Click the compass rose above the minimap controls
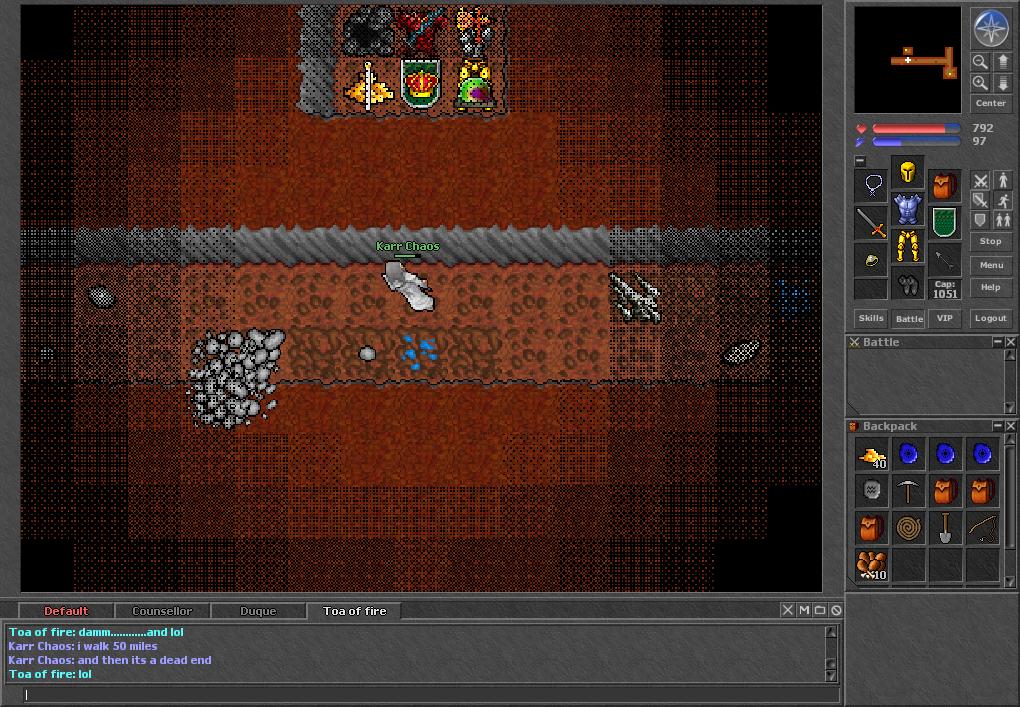Screen dimensions: 1020x707 click(x=990, y=28)
